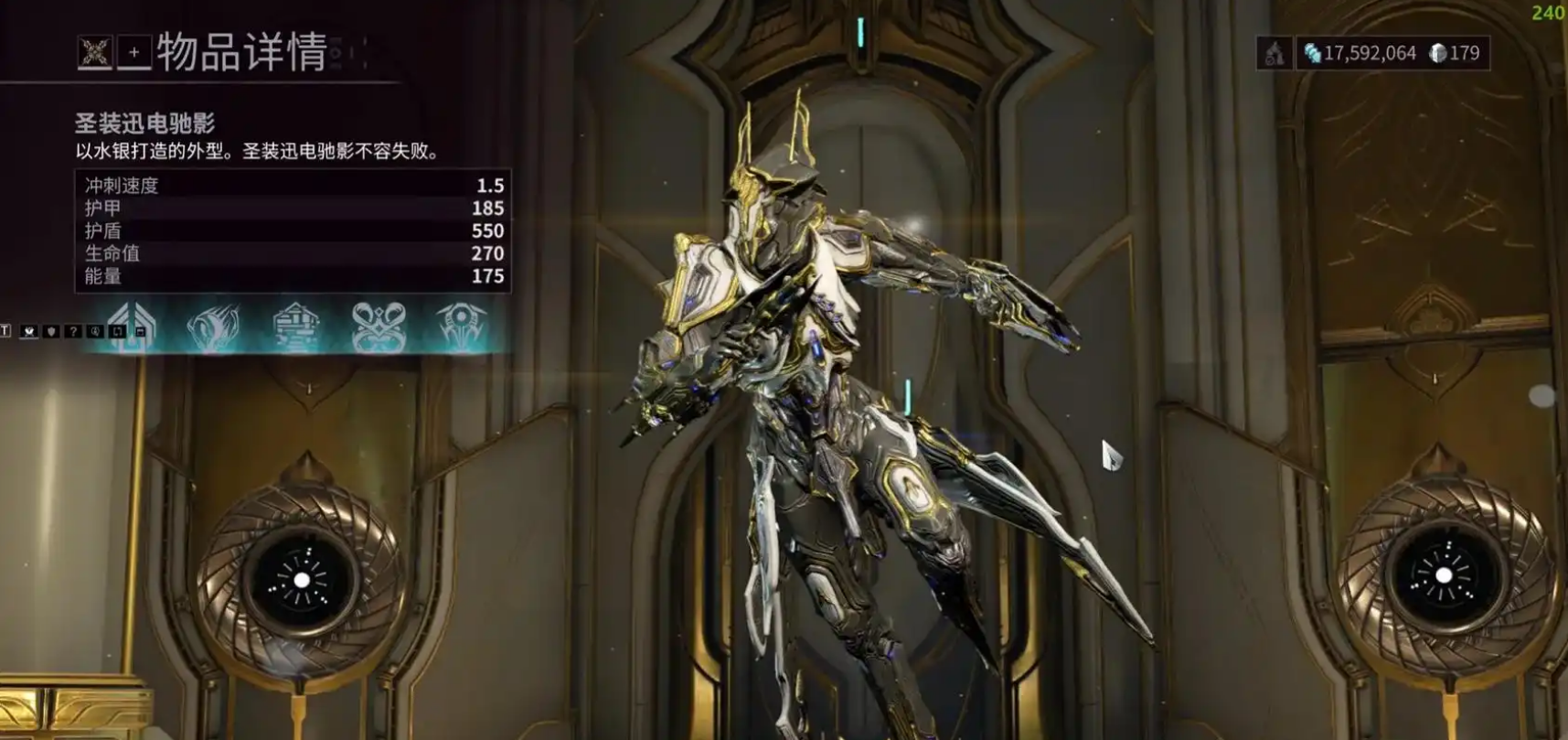Image resolution: width=1568 pixels, height=740 pixels.
Task: Open the credits and platinum balance panel
Action: pyautogui.click(x=1392, y=53)
